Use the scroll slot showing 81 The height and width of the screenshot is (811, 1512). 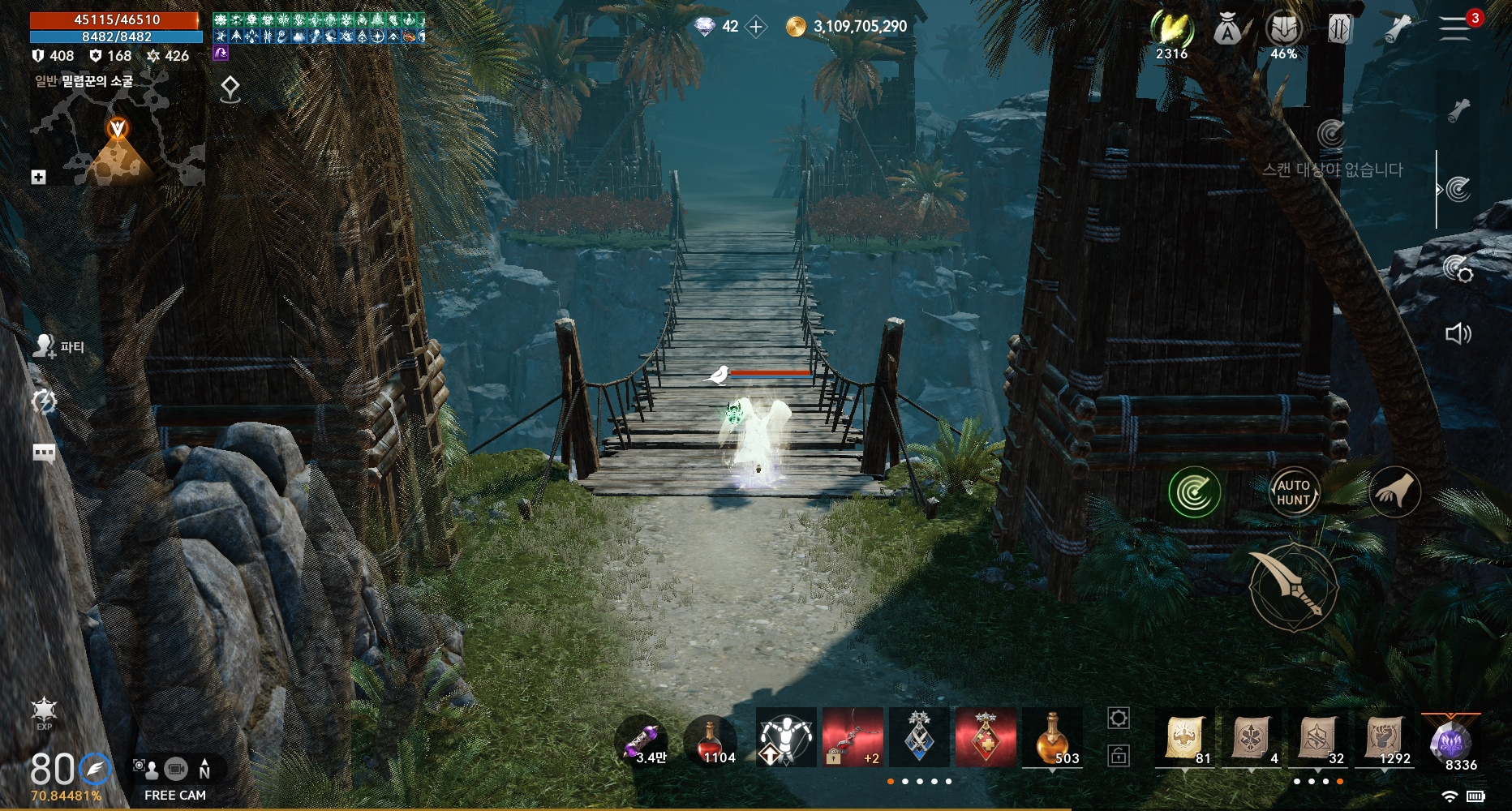click(x=1184, y=739)
